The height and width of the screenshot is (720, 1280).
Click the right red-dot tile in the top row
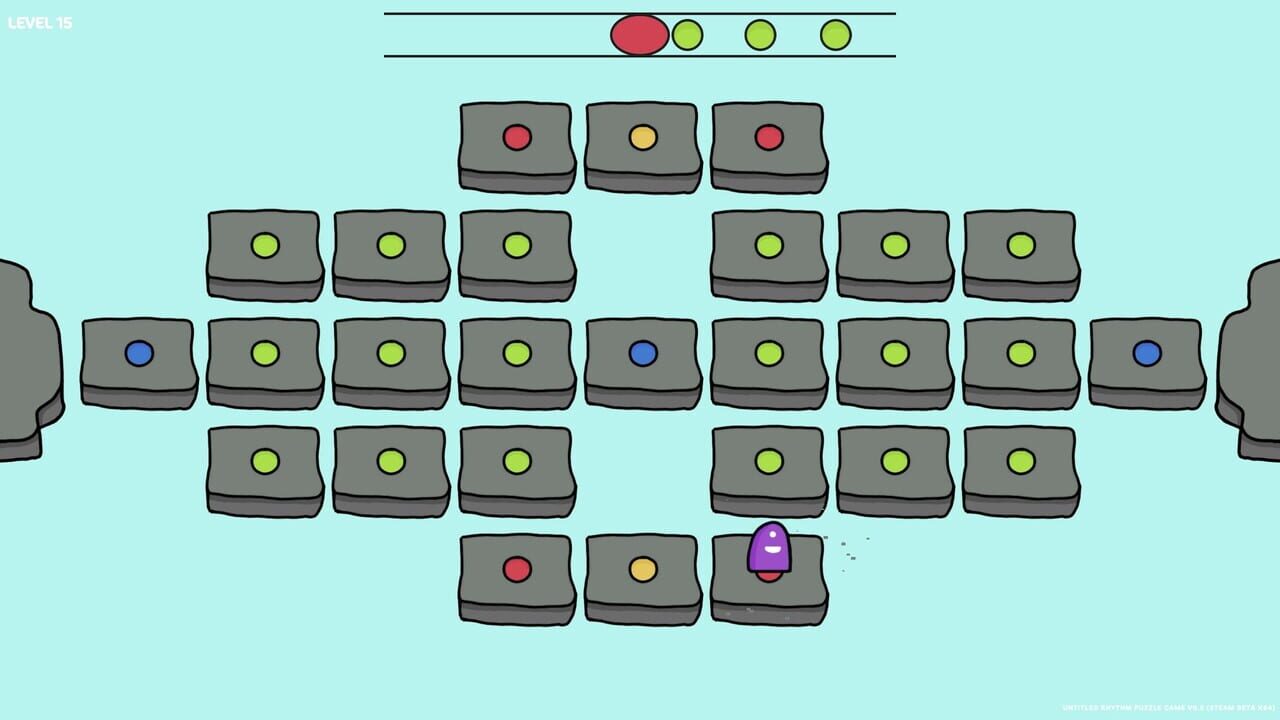click(x=769, y=139)
